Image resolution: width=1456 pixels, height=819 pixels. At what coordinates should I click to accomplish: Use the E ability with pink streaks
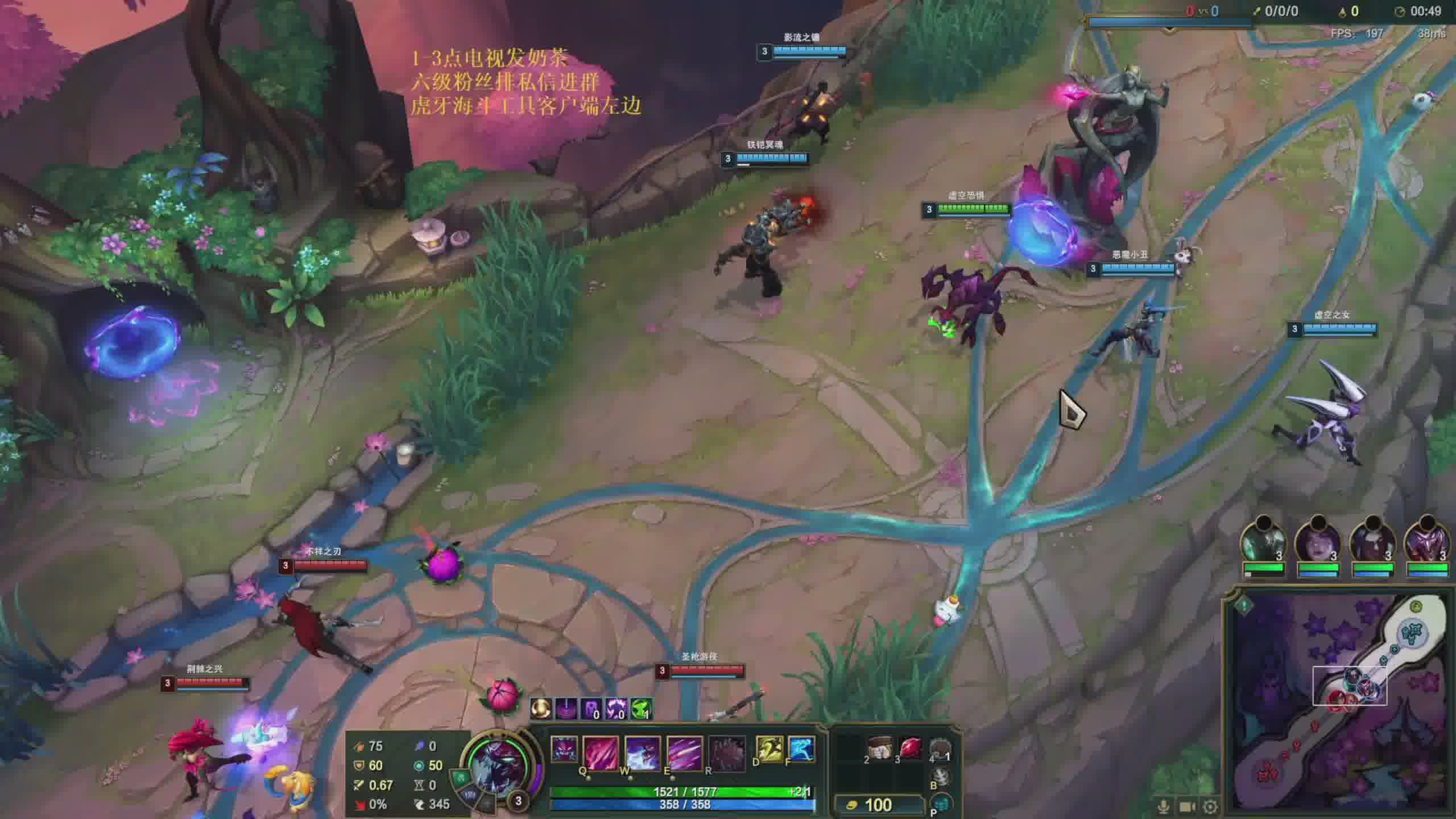click(684, 752)
